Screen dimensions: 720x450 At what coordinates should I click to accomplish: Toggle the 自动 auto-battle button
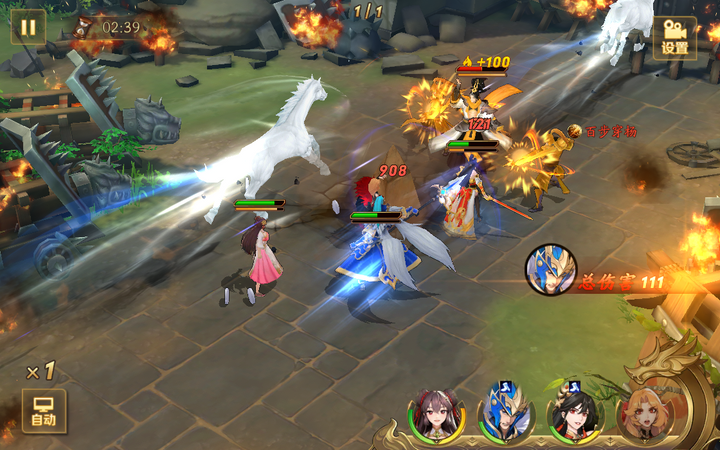pos(44,411)
